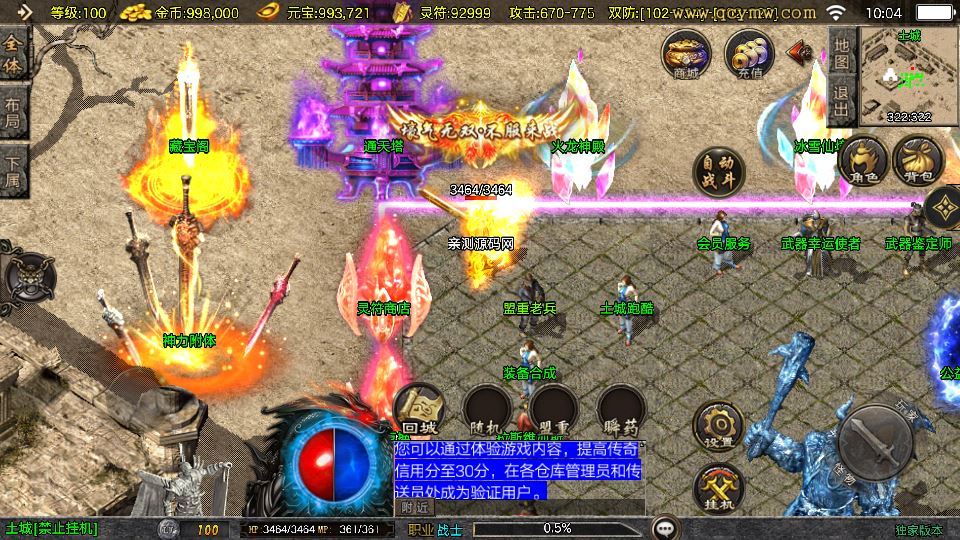The image size is (960, 540).
Task: Collapse the top icons with the red arrow
Action: [800, 51]
